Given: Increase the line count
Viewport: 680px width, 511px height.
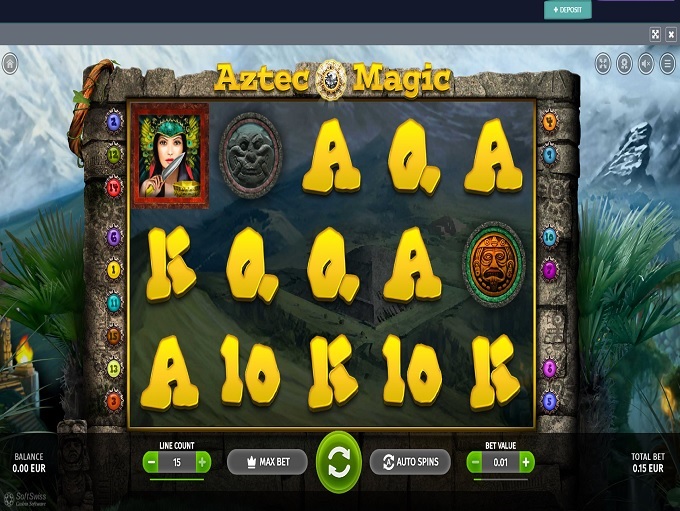Looking at the screenshot, I should (x=203, y=462).
